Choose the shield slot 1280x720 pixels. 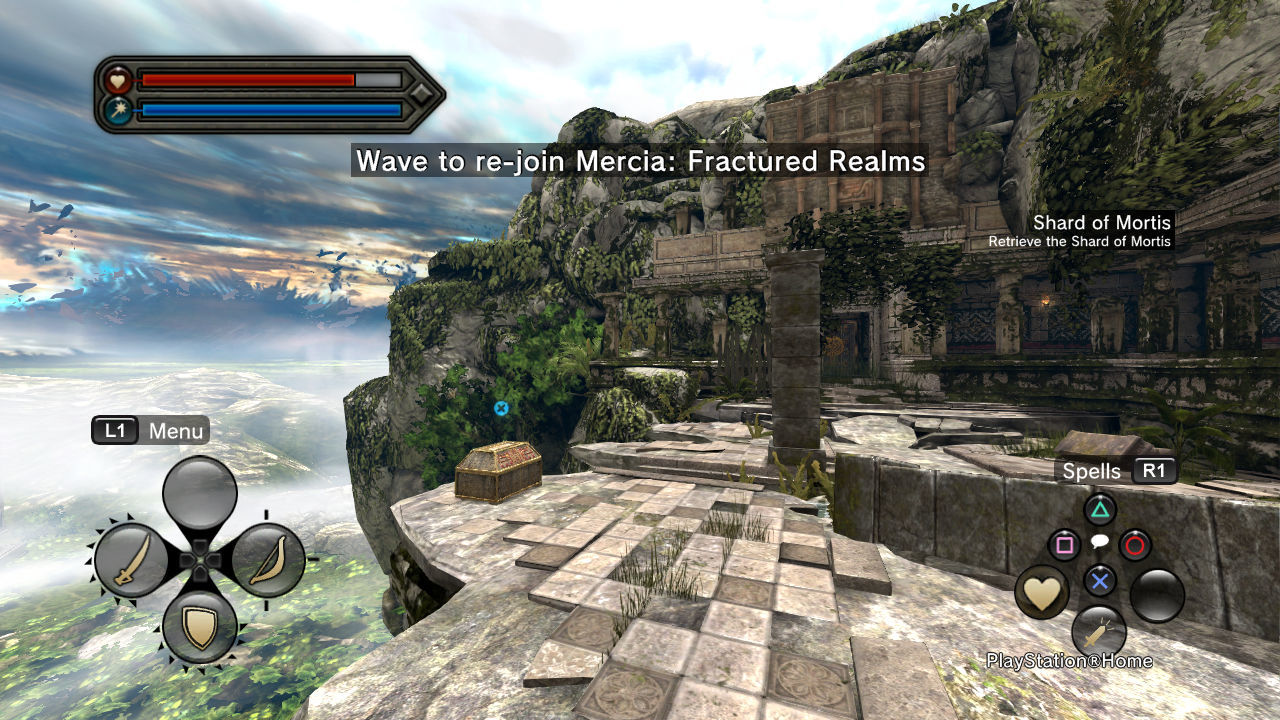200,627
